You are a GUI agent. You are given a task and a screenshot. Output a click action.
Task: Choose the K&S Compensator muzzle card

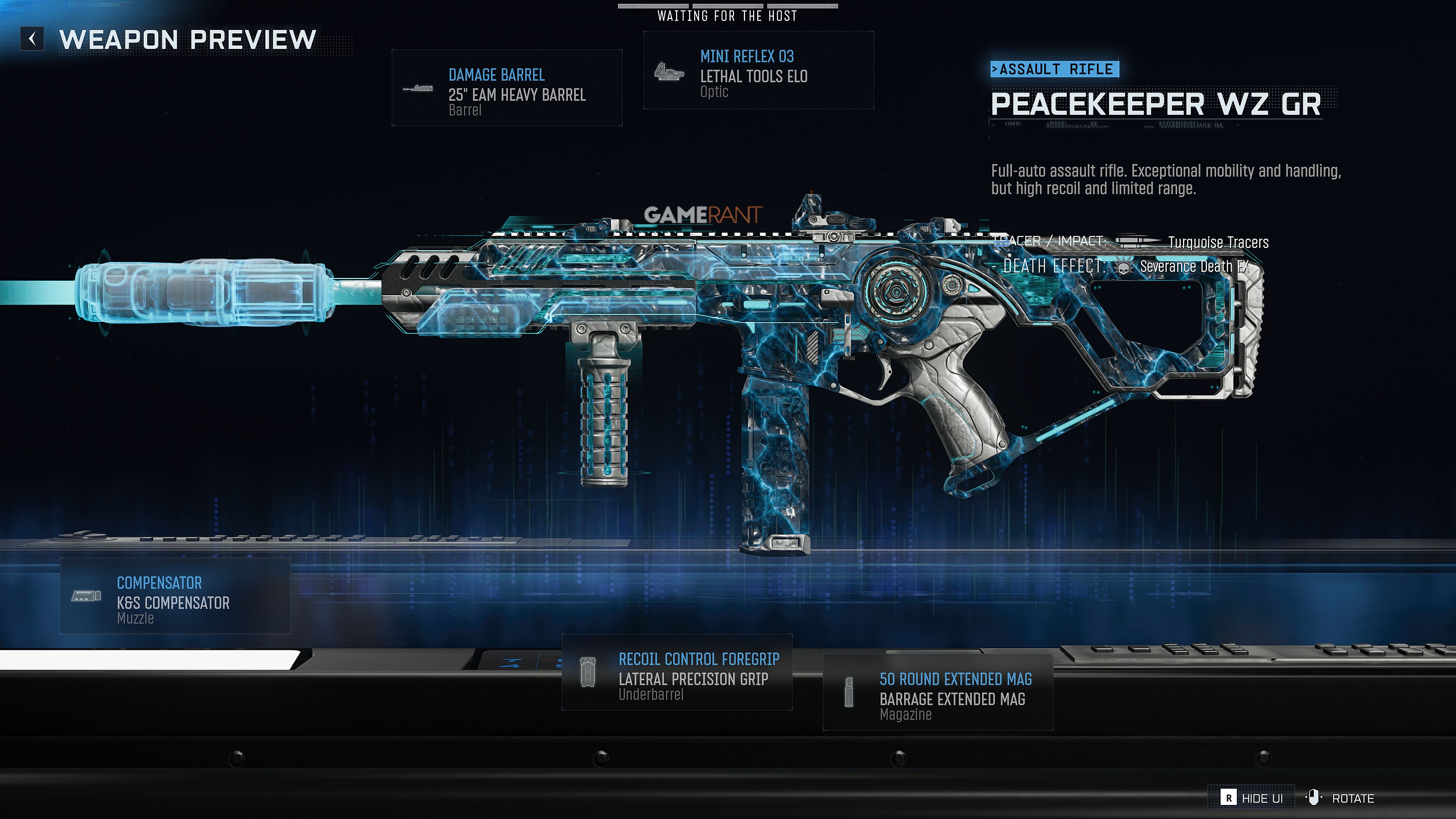175,596
